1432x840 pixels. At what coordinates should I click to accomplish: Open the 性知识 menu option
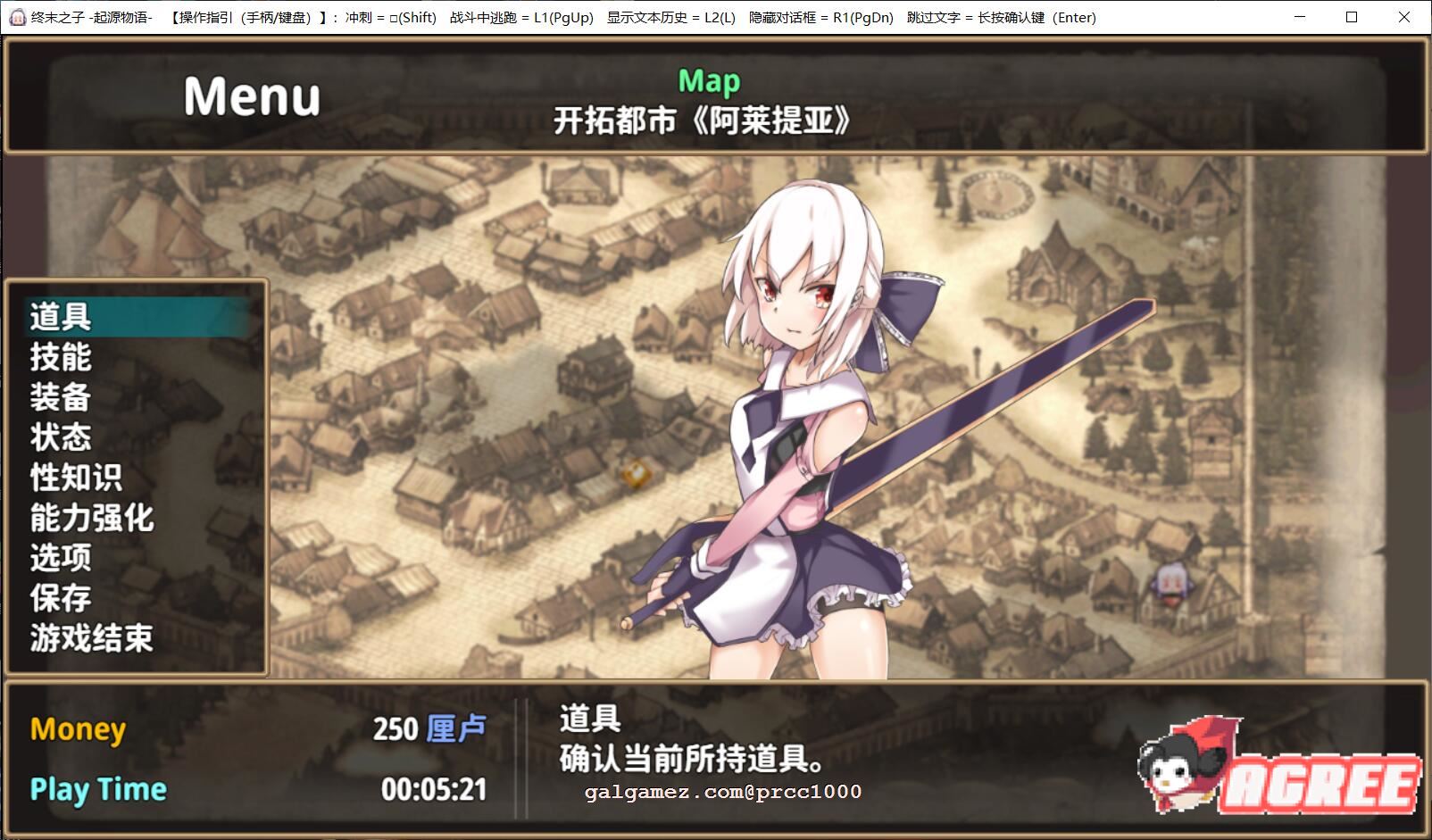point(76,477)
